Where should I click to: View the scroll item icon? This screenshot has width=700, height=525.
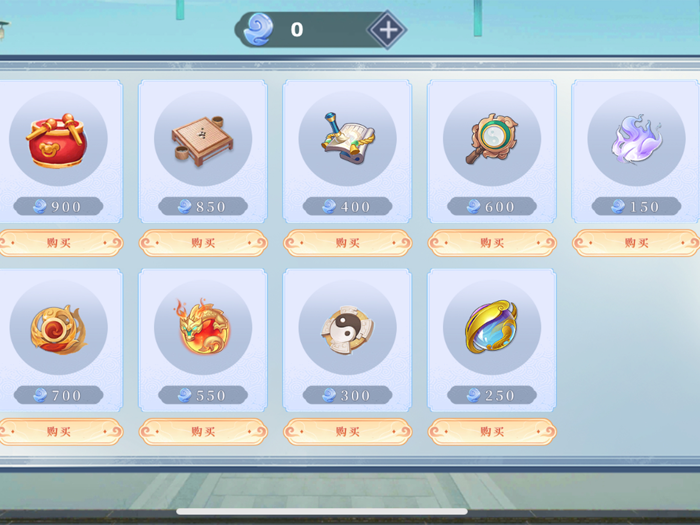(x=347, y=139)
